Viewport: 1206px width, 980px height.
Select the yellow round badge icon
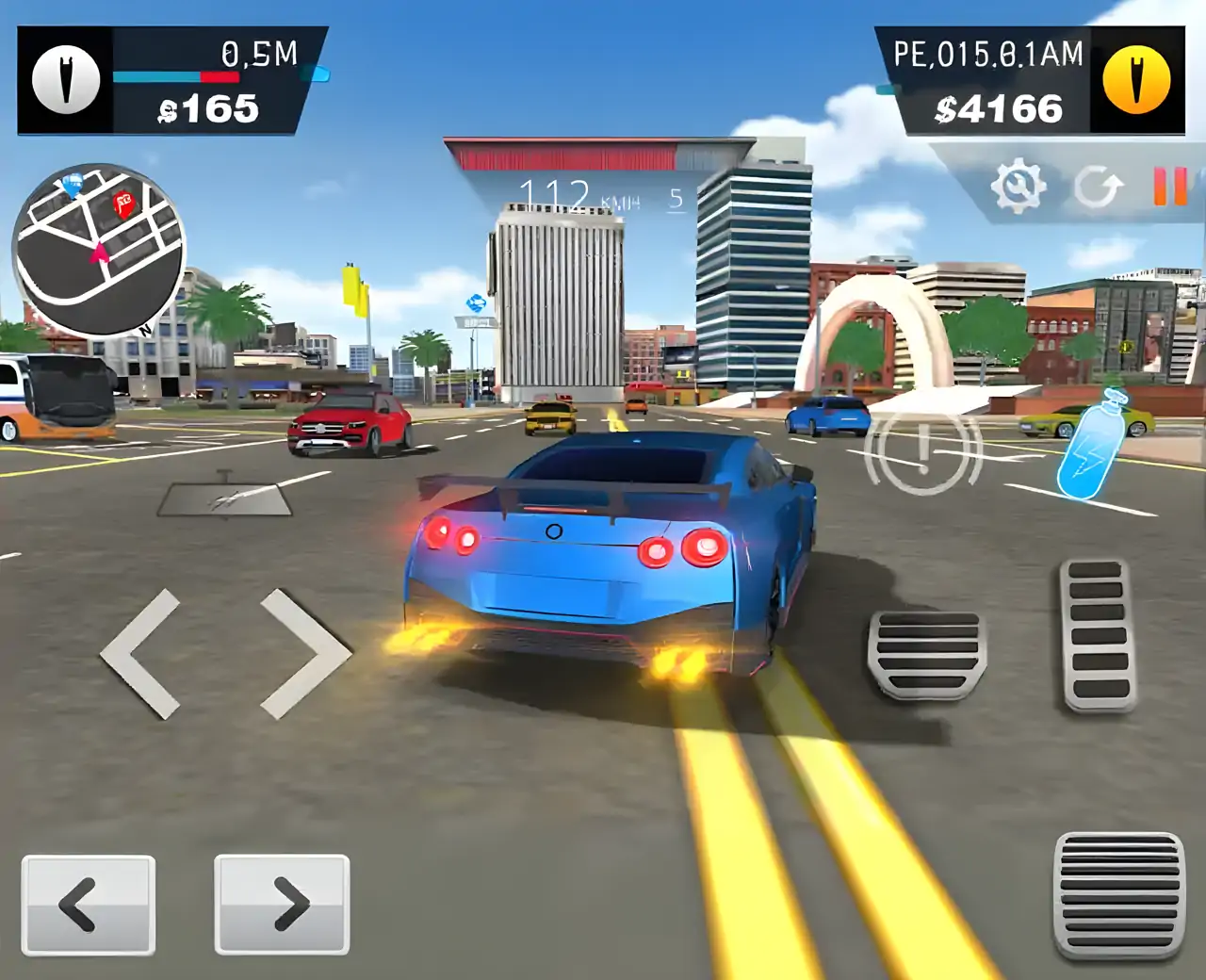click(1137, 80)
